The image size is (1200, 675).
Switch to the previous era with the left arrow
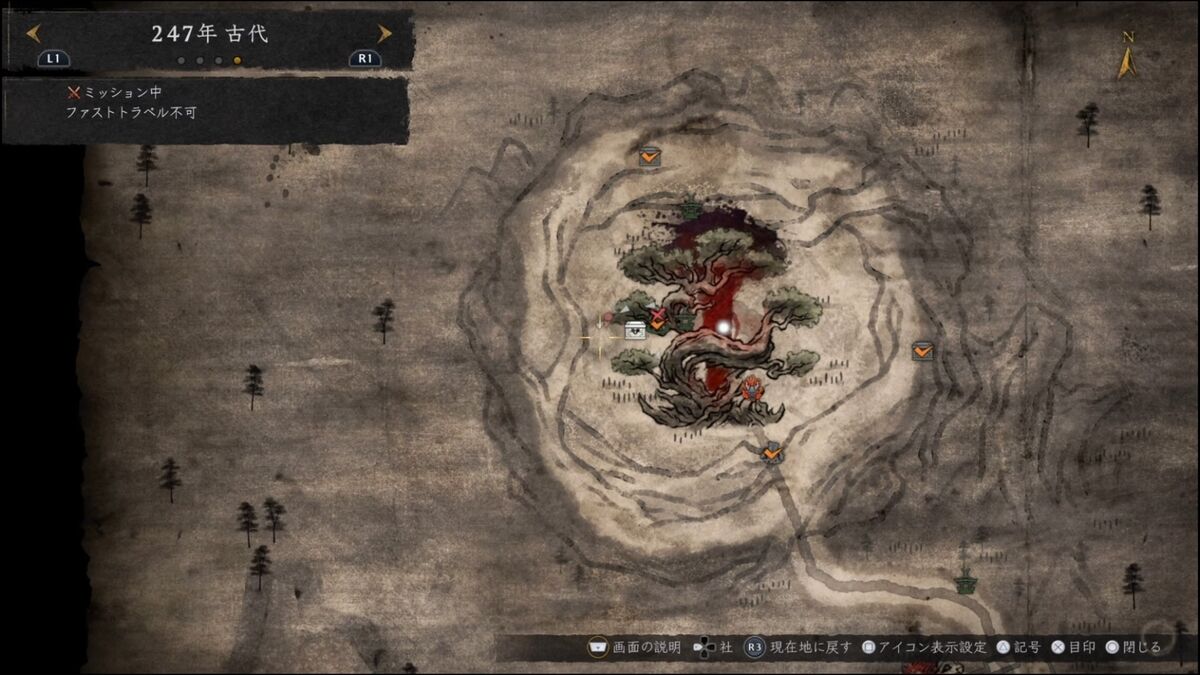pyautogui.click(x=33, y=33)
